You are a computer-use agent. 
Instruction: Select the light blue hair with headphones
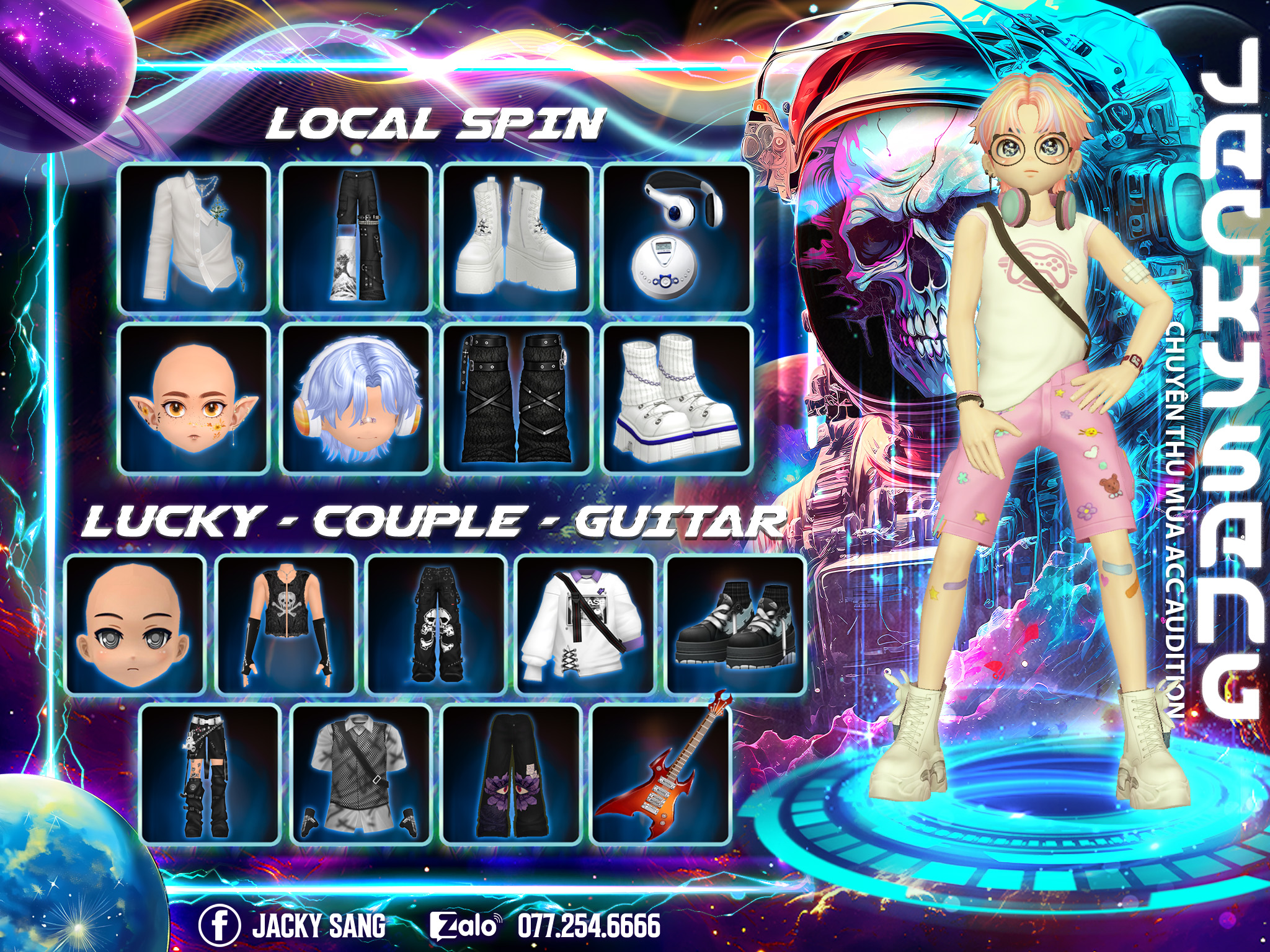(356, 399)
